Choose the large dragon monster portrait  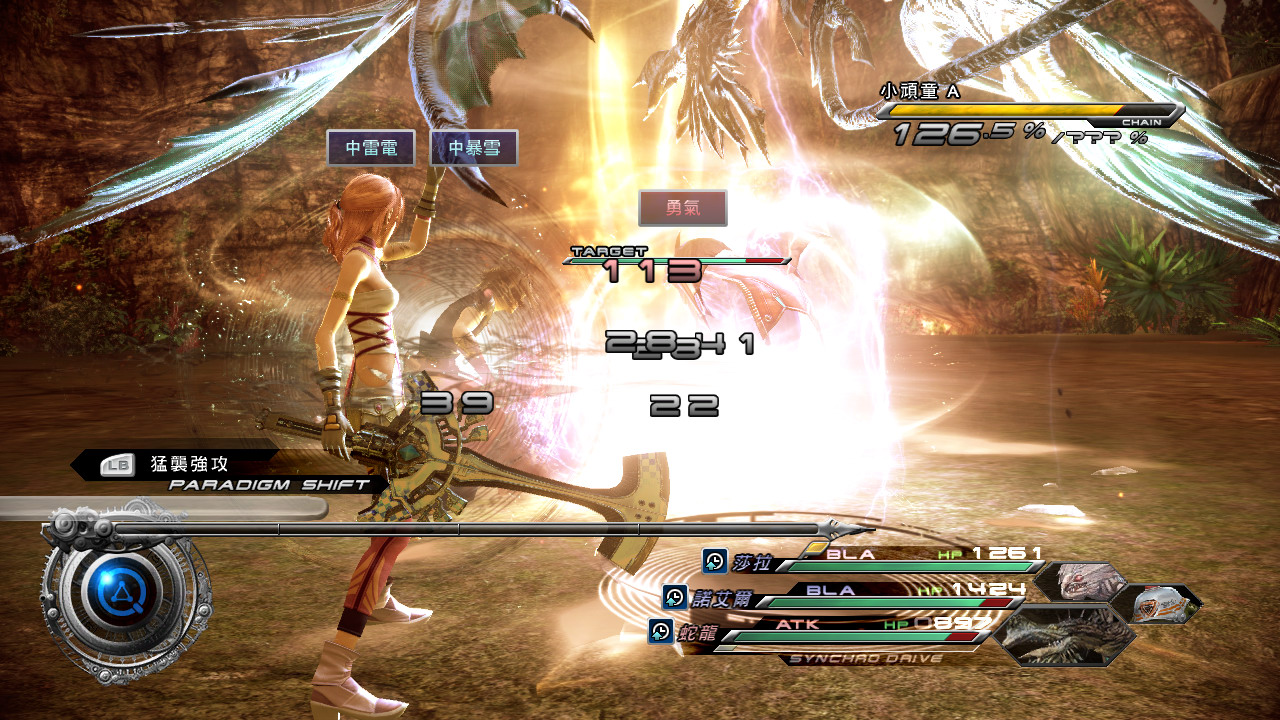tap(1066, 636)
